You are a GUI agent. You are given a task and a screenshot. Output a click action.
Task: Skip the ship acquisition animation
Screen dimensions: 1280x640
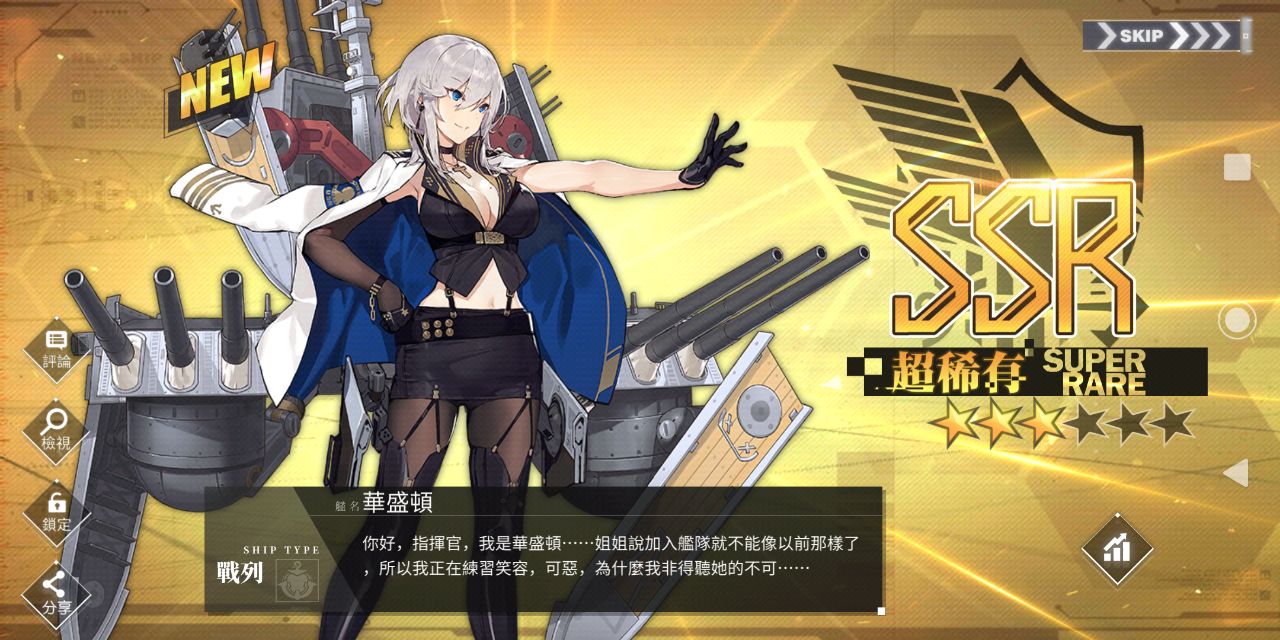click(1166, 37)
